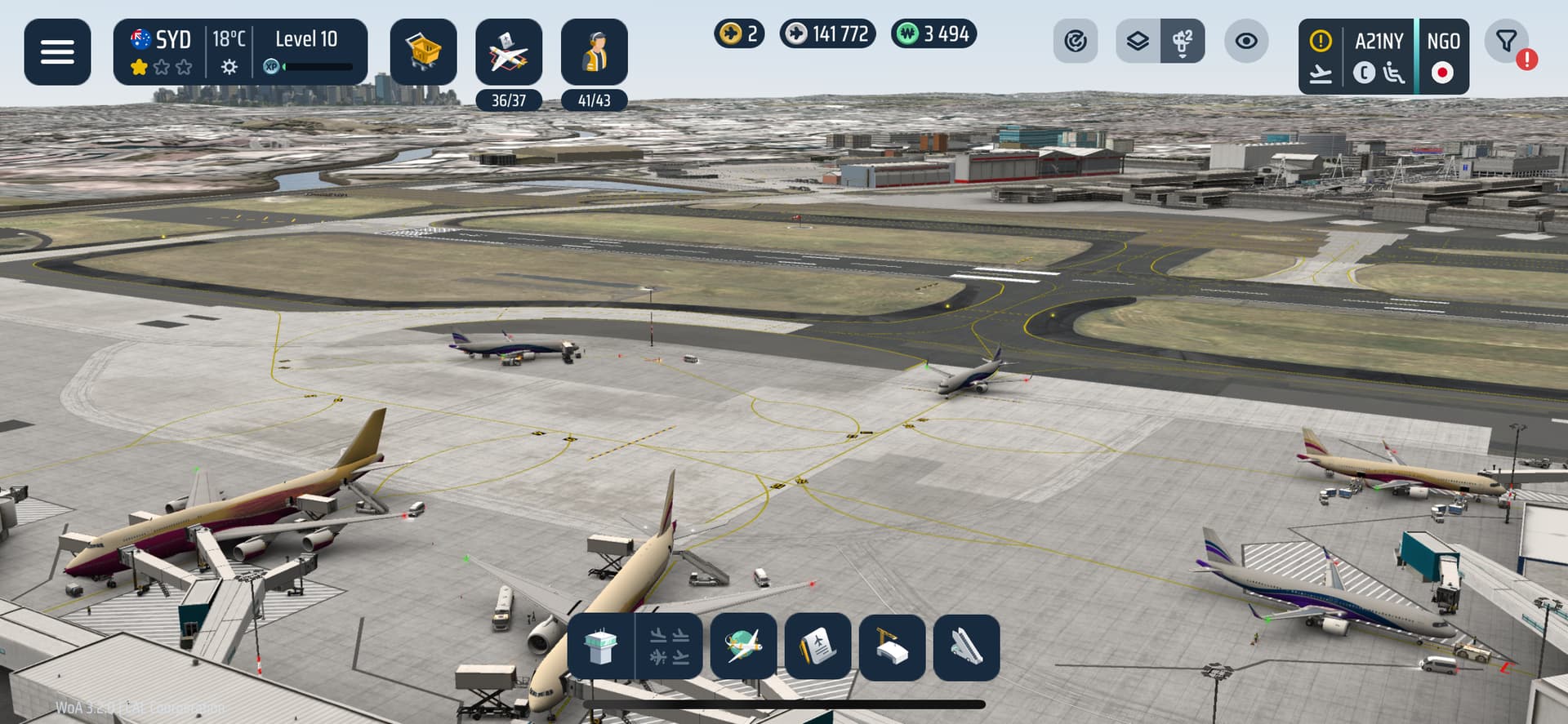Toggle the eye visibility button
1568x724 pixels.
coord(1246,41)
